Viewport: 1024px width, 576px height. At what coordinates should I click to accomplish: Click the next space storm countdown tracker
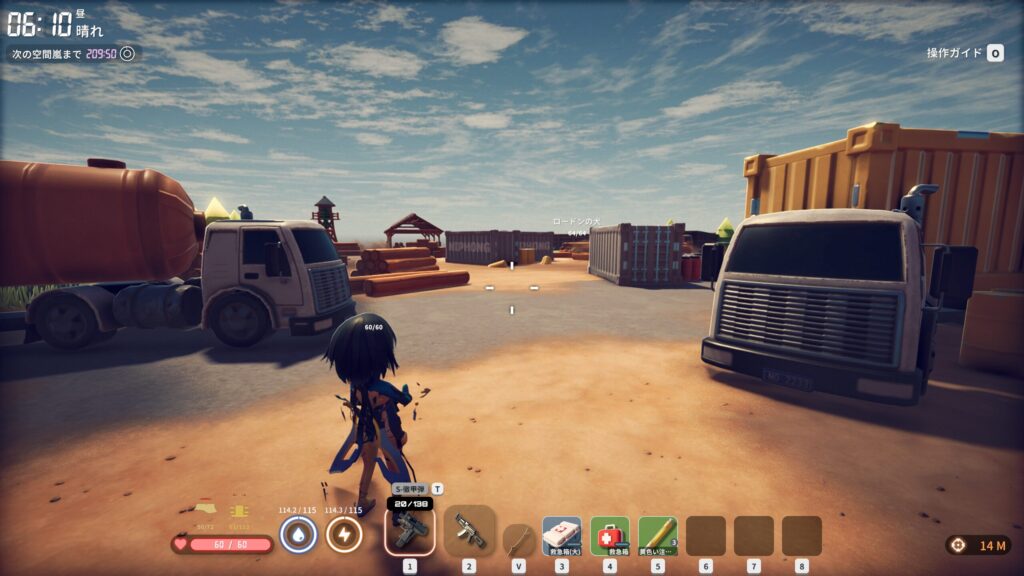coord(73,54)
